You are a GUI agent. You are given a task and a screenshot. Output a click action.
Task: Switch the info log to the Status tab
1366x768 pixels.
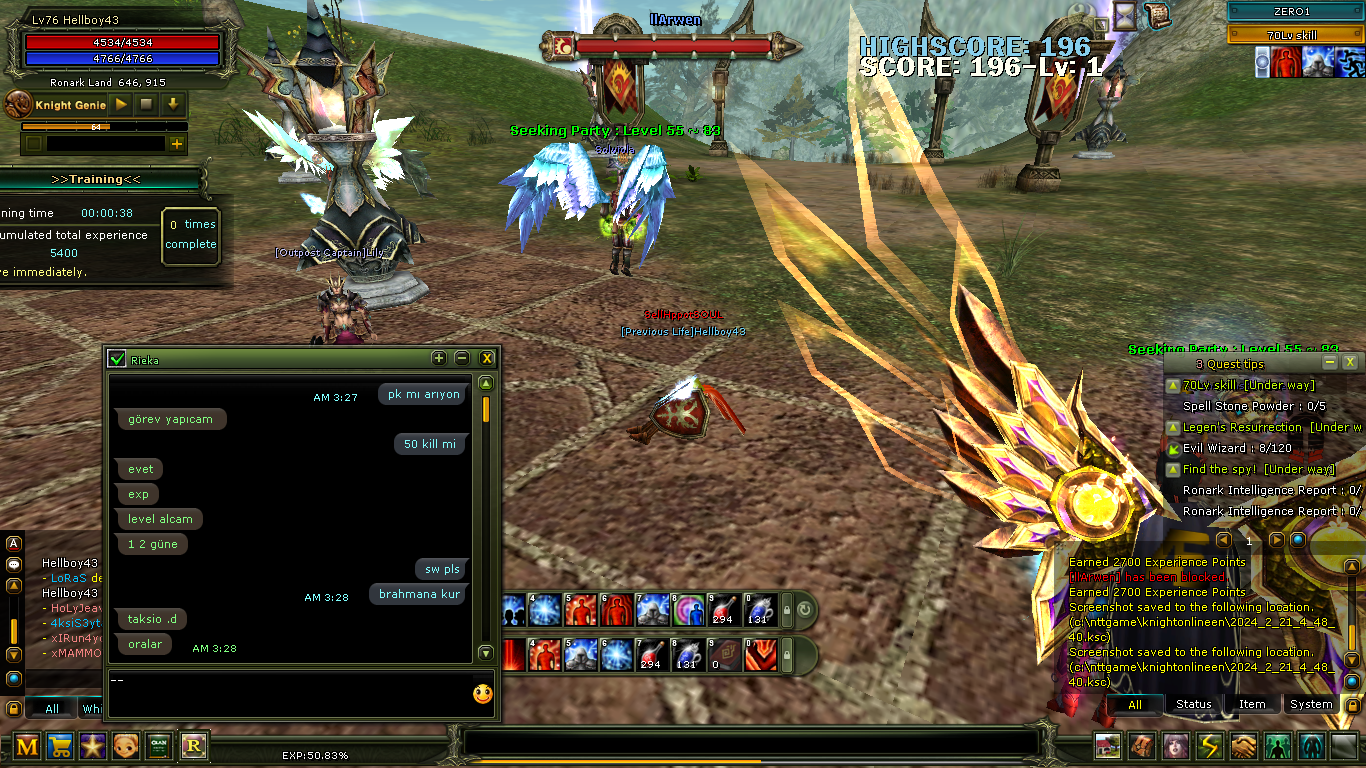[1193, 704]
